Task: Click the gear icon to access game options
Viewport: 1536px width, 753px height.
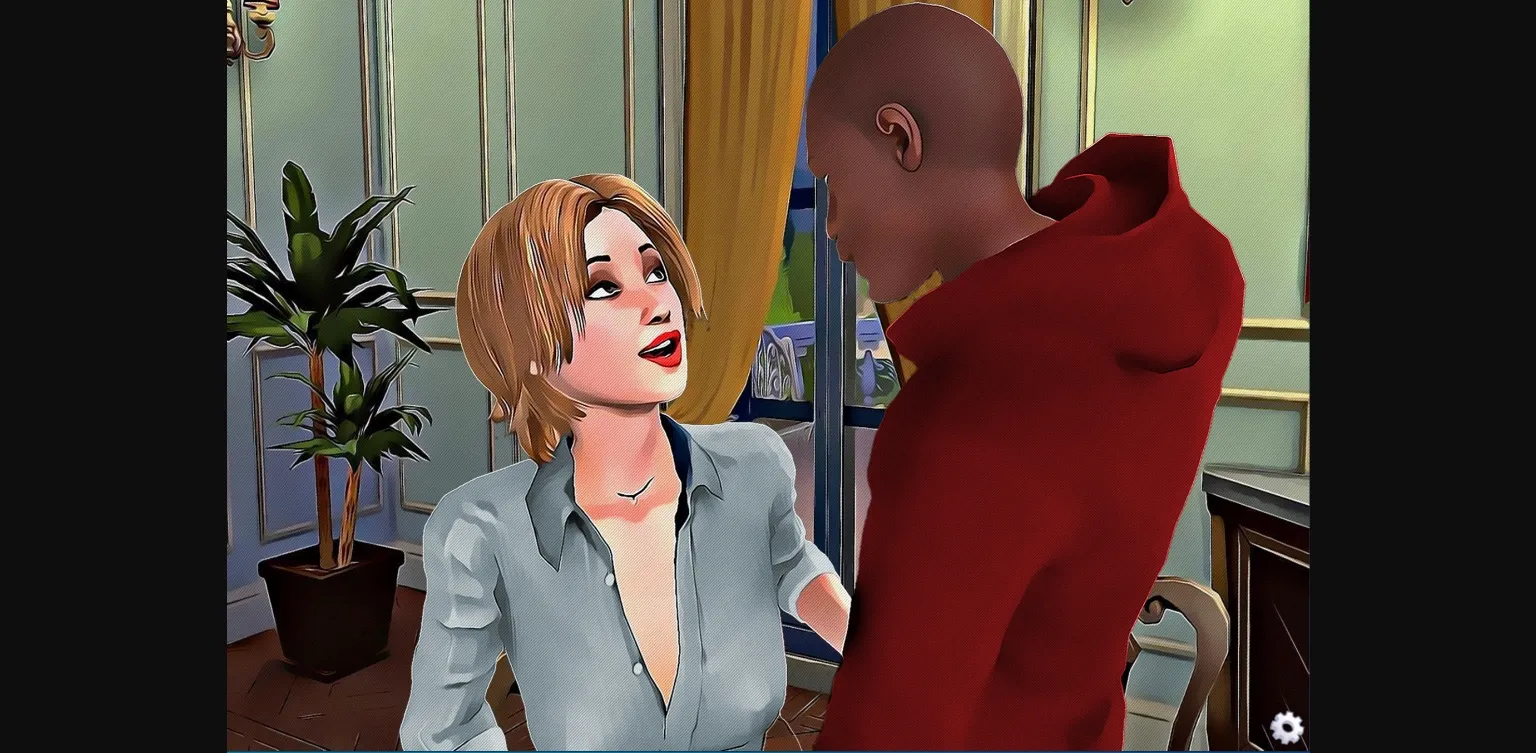Action: click(1287, 728)
